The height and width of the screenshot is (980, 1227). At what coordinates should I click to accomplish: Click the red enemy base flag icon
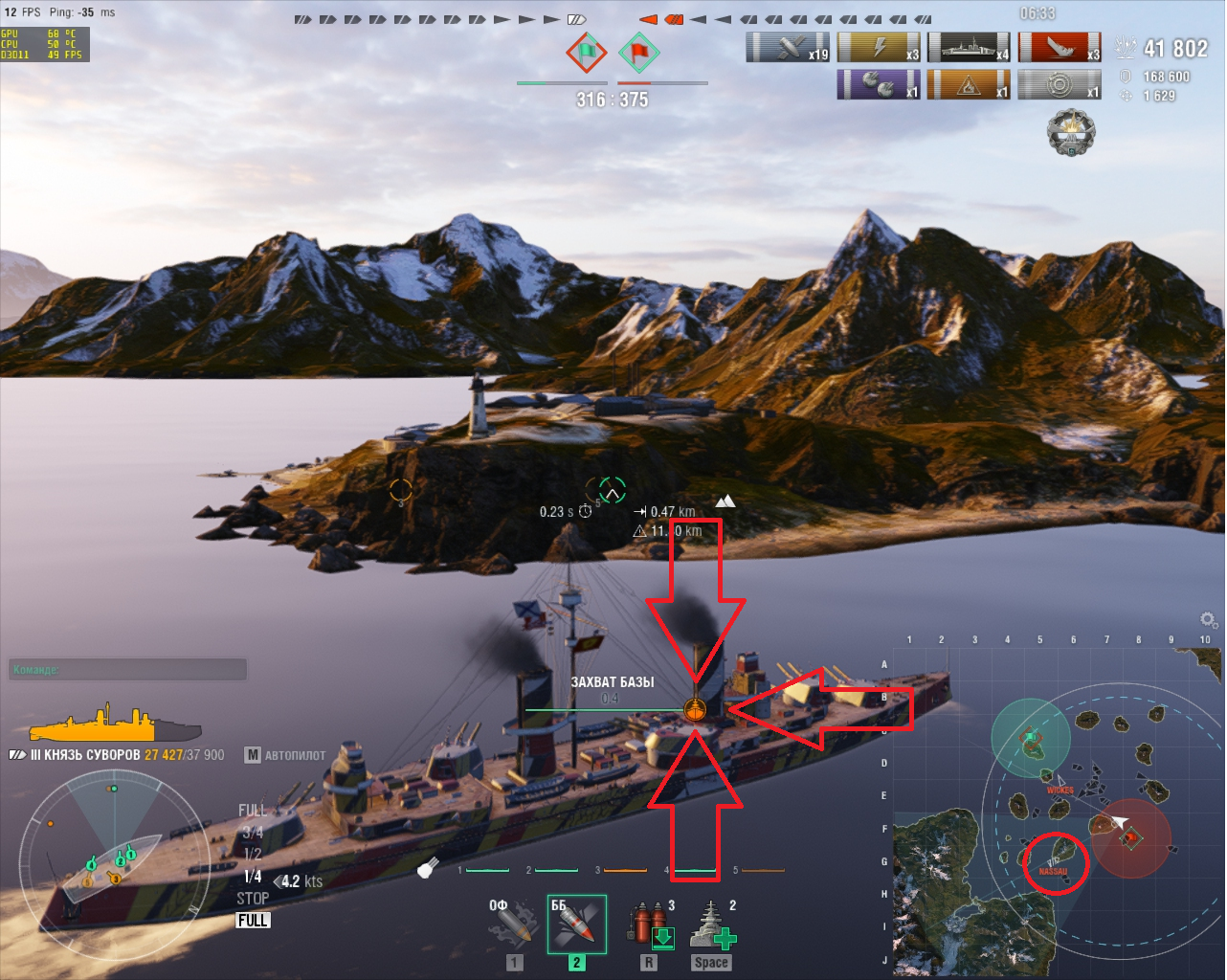coord(638,52)
